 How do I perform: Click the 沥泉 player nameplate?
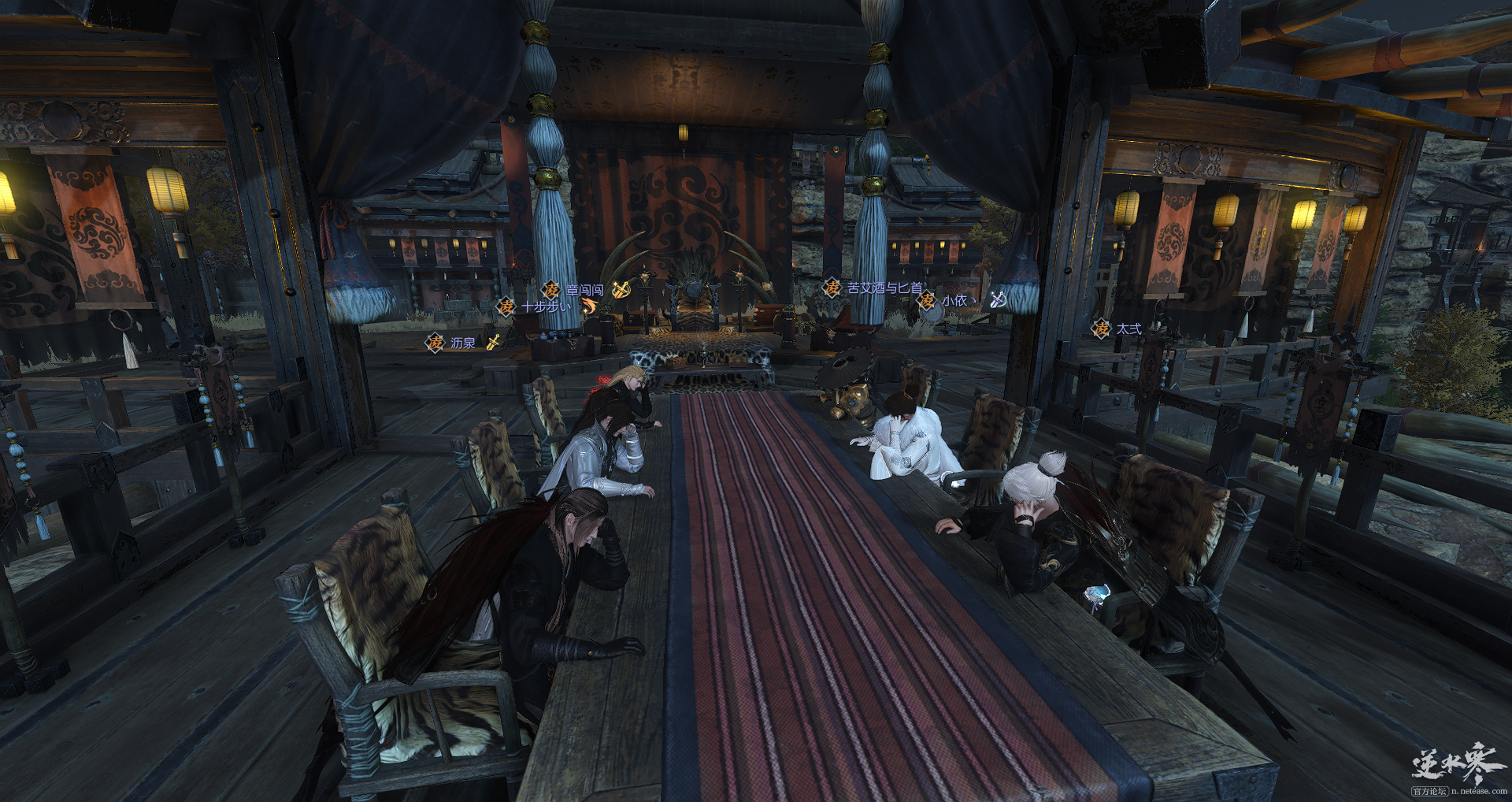click(x=462, y=343)
